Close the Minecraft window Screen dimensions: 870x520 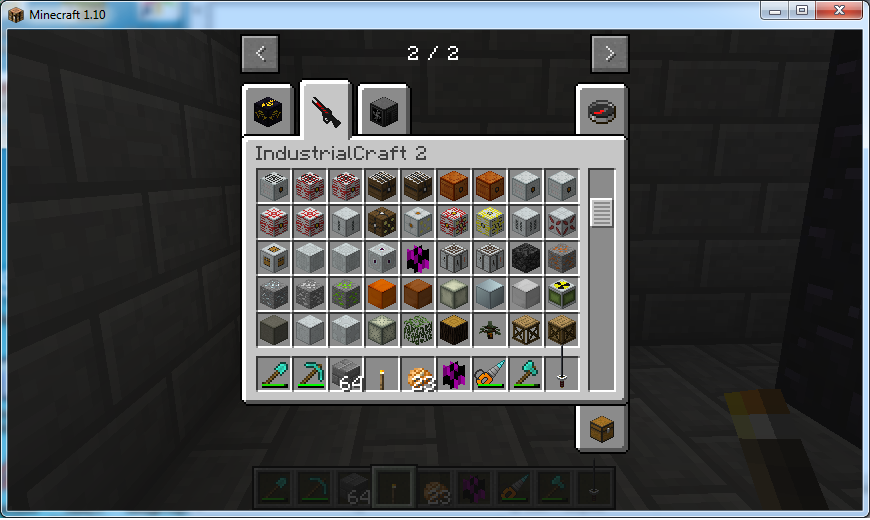pyautogui.click(x=836, y=10)
